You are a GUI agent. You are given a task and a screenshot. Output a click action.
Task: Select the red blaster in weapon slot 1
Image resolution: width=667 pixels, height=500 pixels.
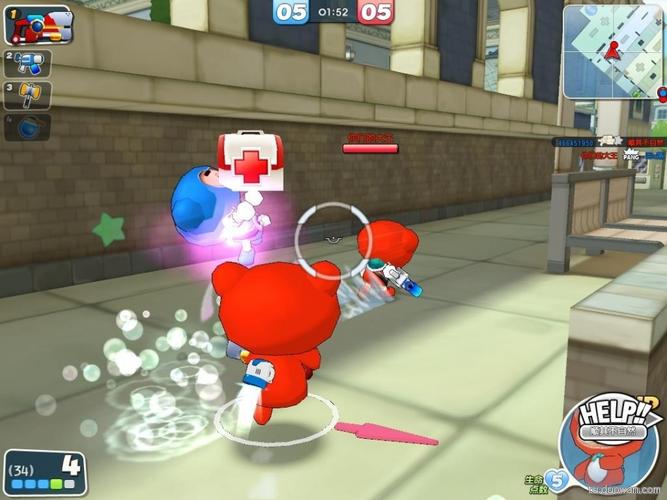click(38, 24)
